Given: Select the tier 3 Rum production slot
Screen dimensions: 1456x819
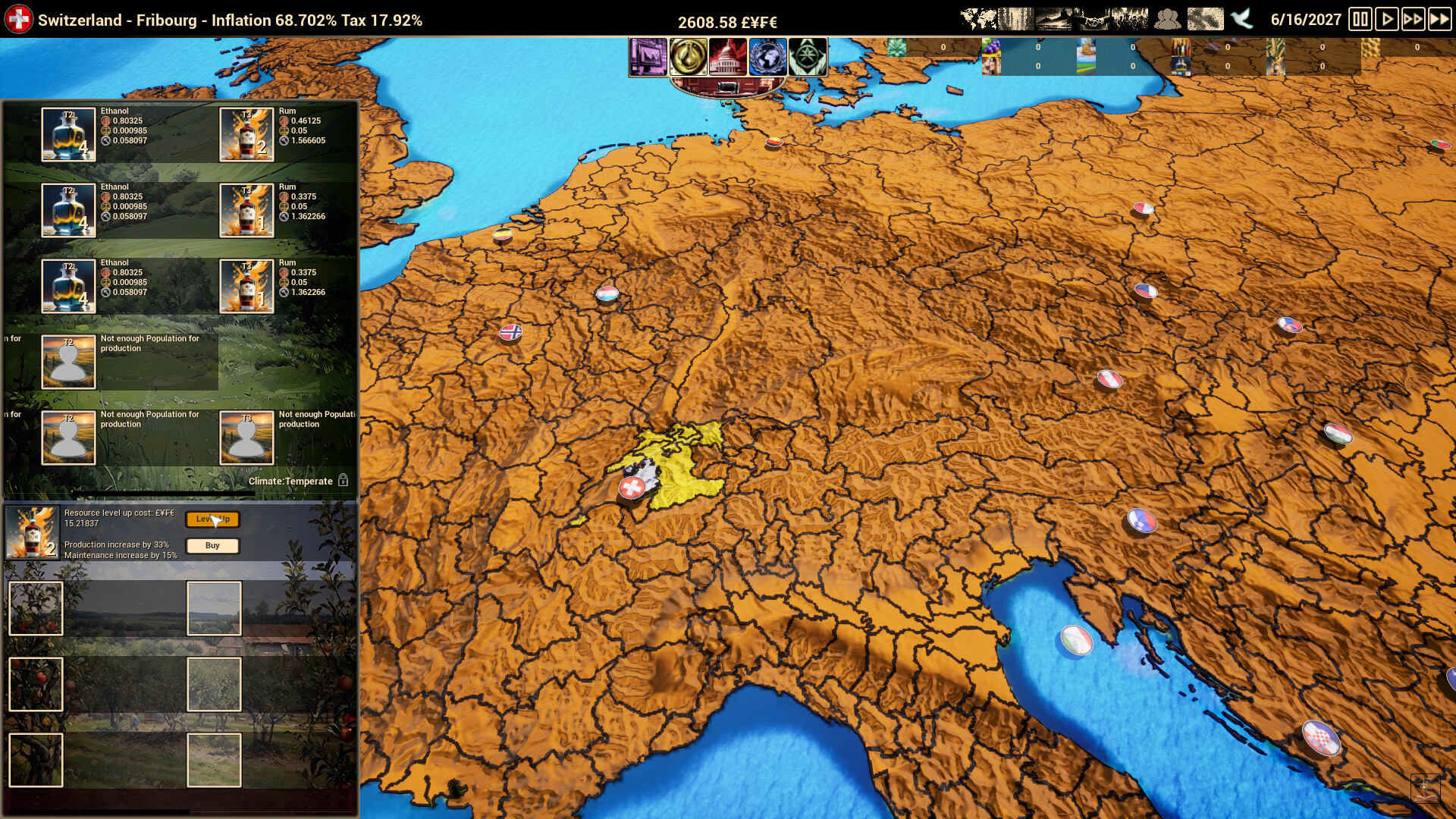Looking at the screenshot, I should [246, 134].
